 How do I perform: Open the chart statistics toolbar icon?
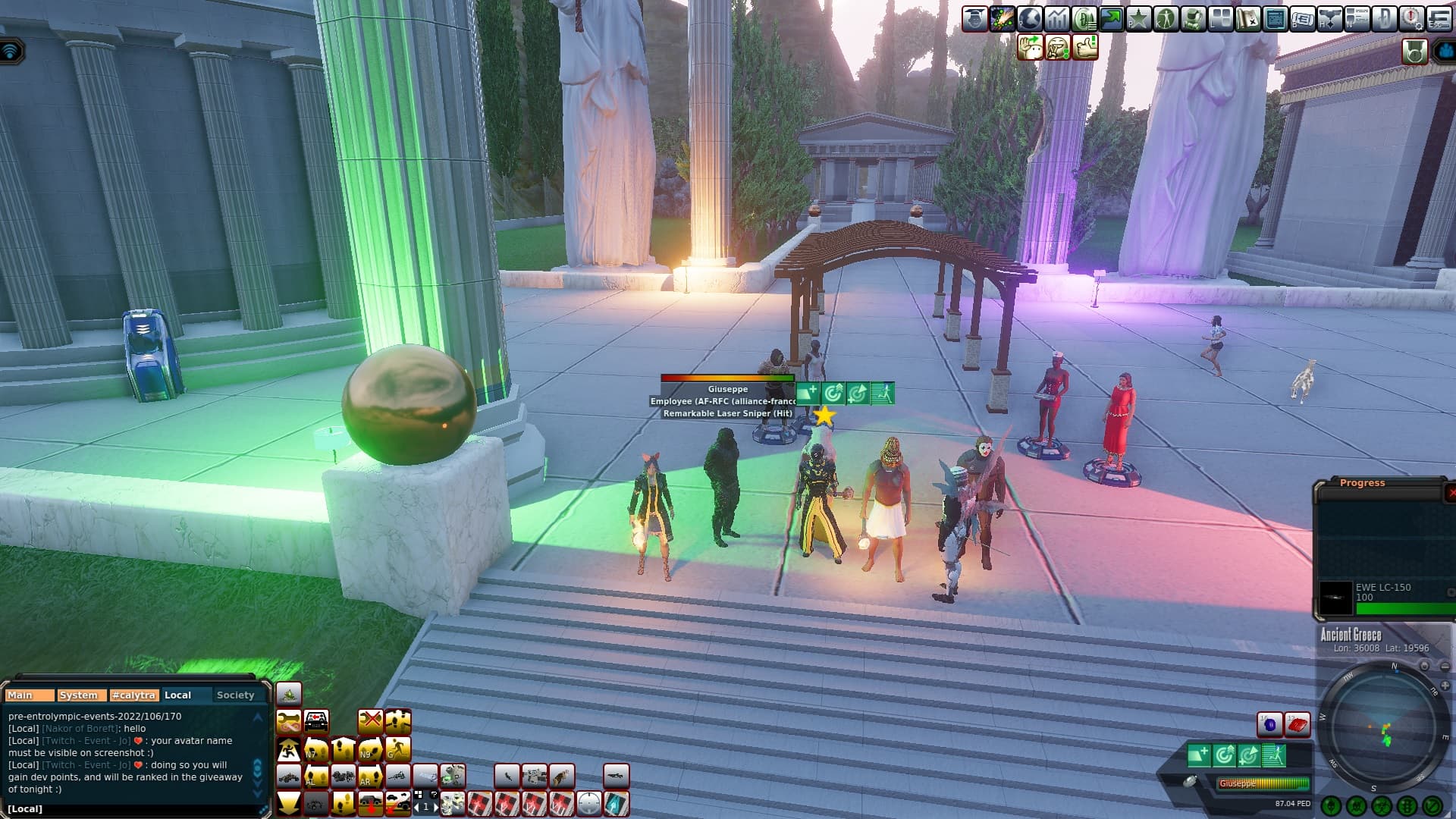1057,18
